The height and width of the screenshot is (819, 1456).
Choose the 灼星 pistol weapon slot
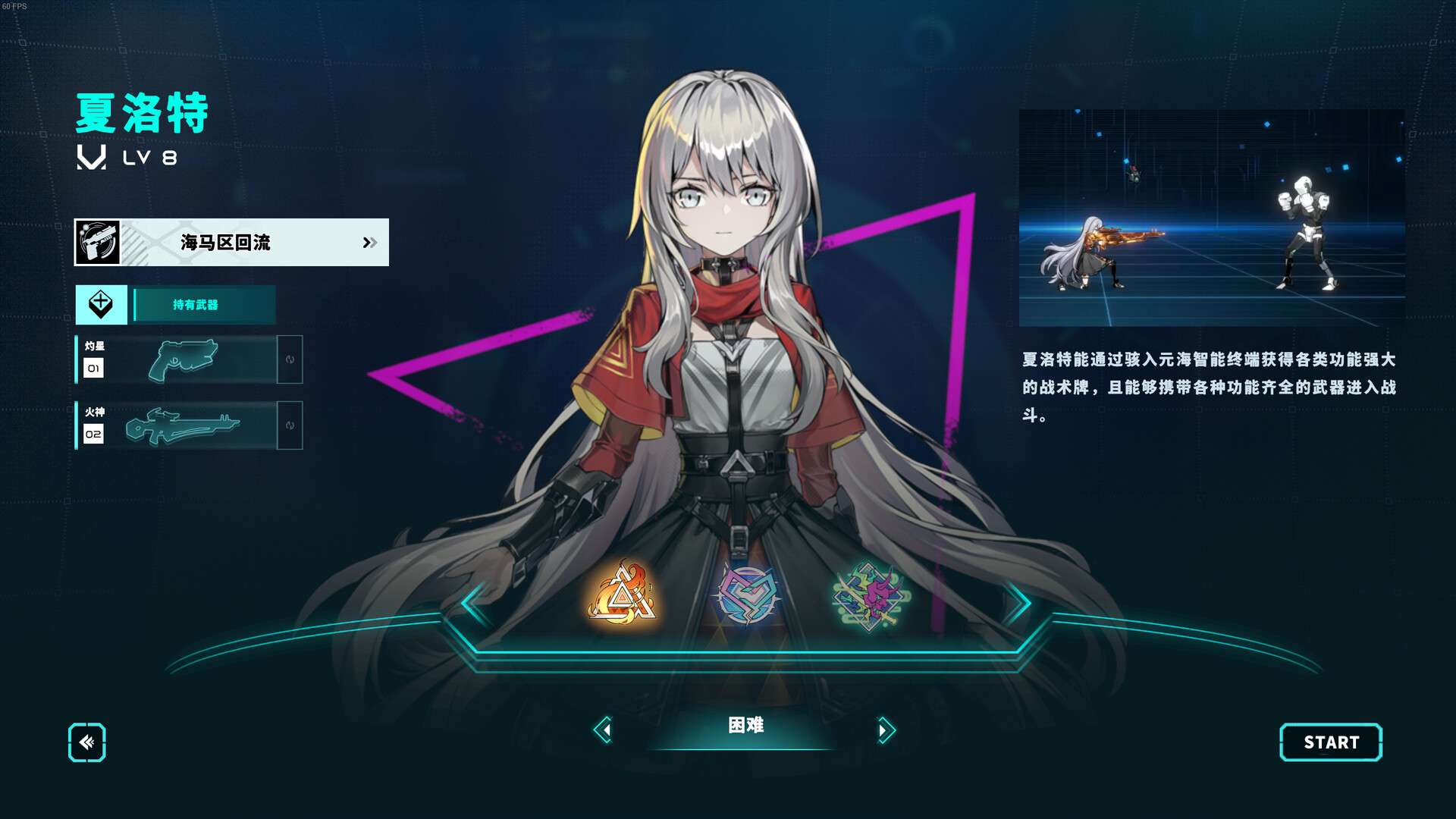coord(182,359)
